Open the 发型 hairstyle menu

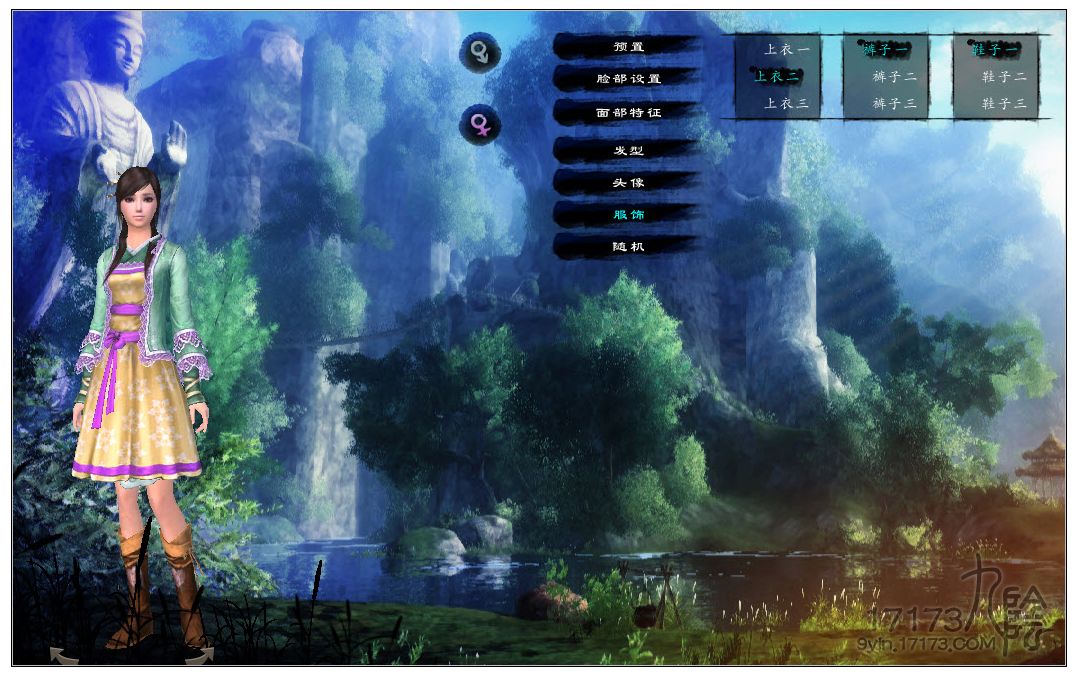click(x=628, y=150)
